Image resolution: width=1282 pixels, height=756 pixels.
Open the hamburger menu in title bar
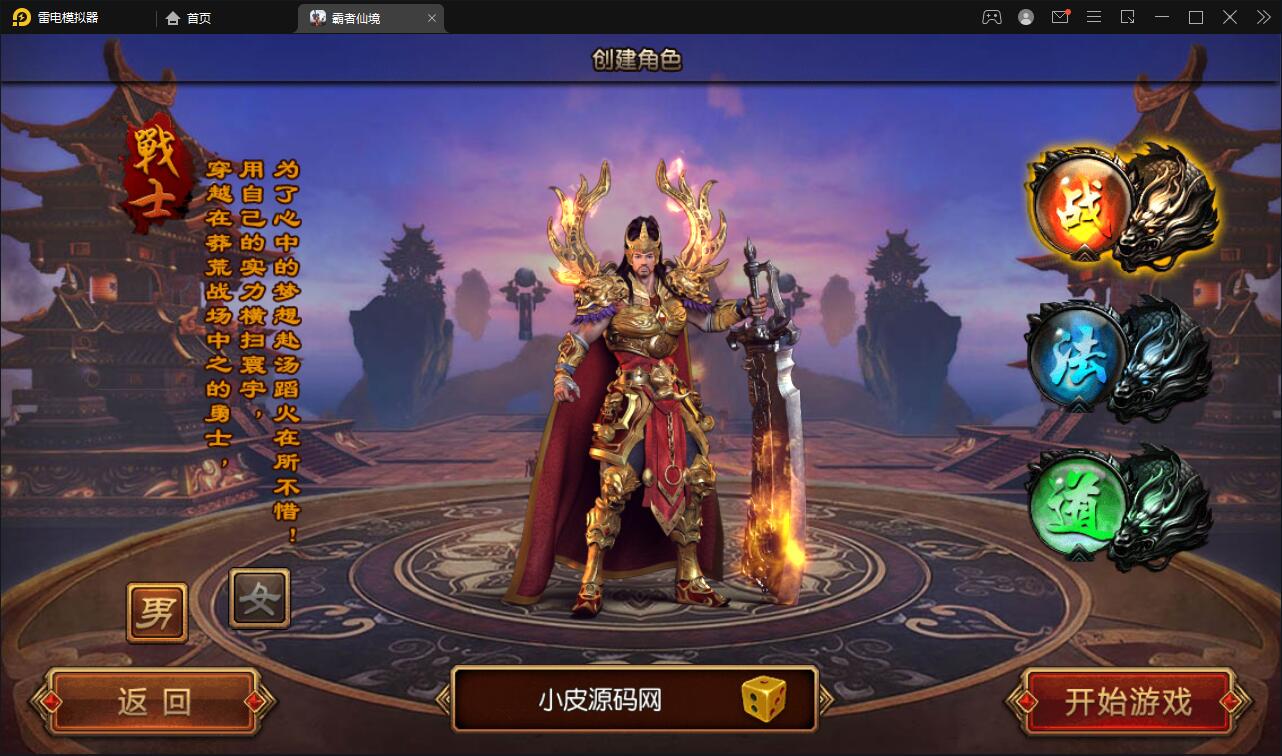[x=1094, y=17]
